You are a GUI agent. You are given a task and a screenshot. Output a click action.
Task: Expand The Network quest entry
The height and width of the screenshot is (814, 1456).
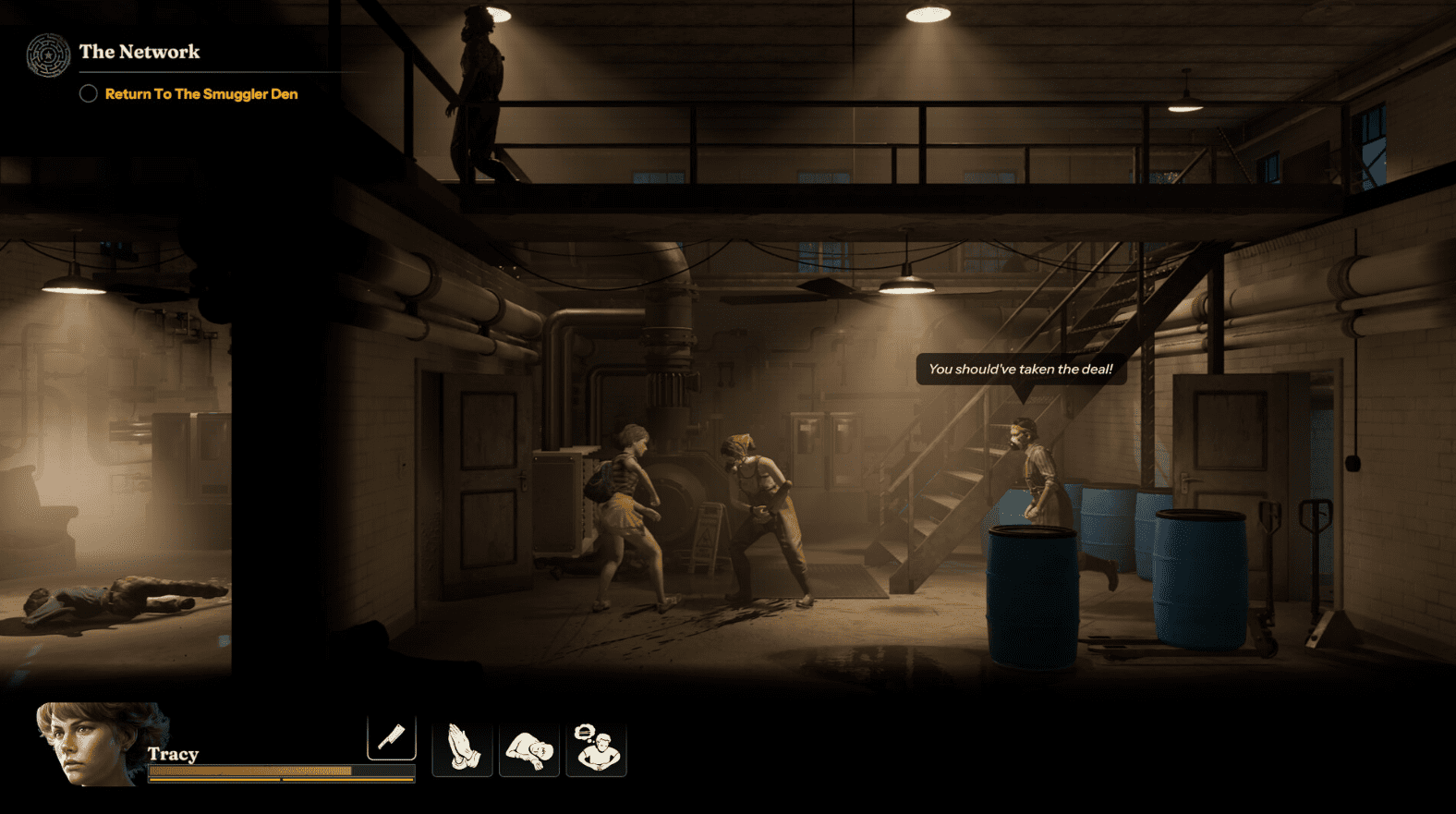[x=140, y=53]
